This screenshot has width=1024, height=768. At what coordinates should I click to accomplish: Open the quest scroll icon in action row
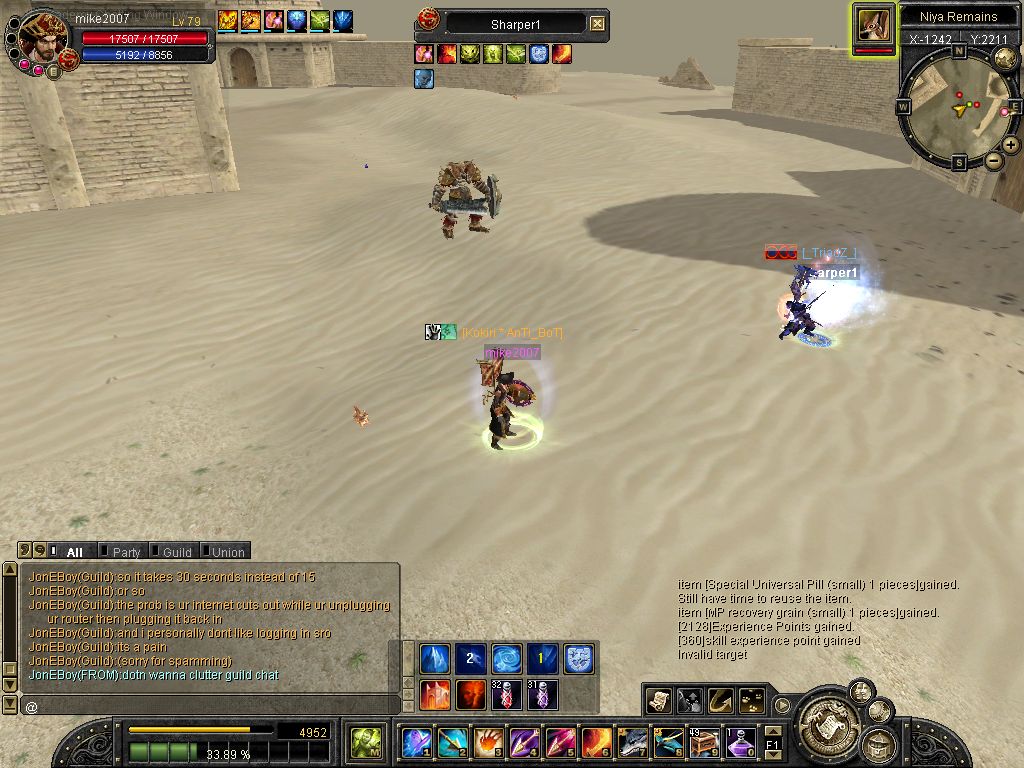658,701
